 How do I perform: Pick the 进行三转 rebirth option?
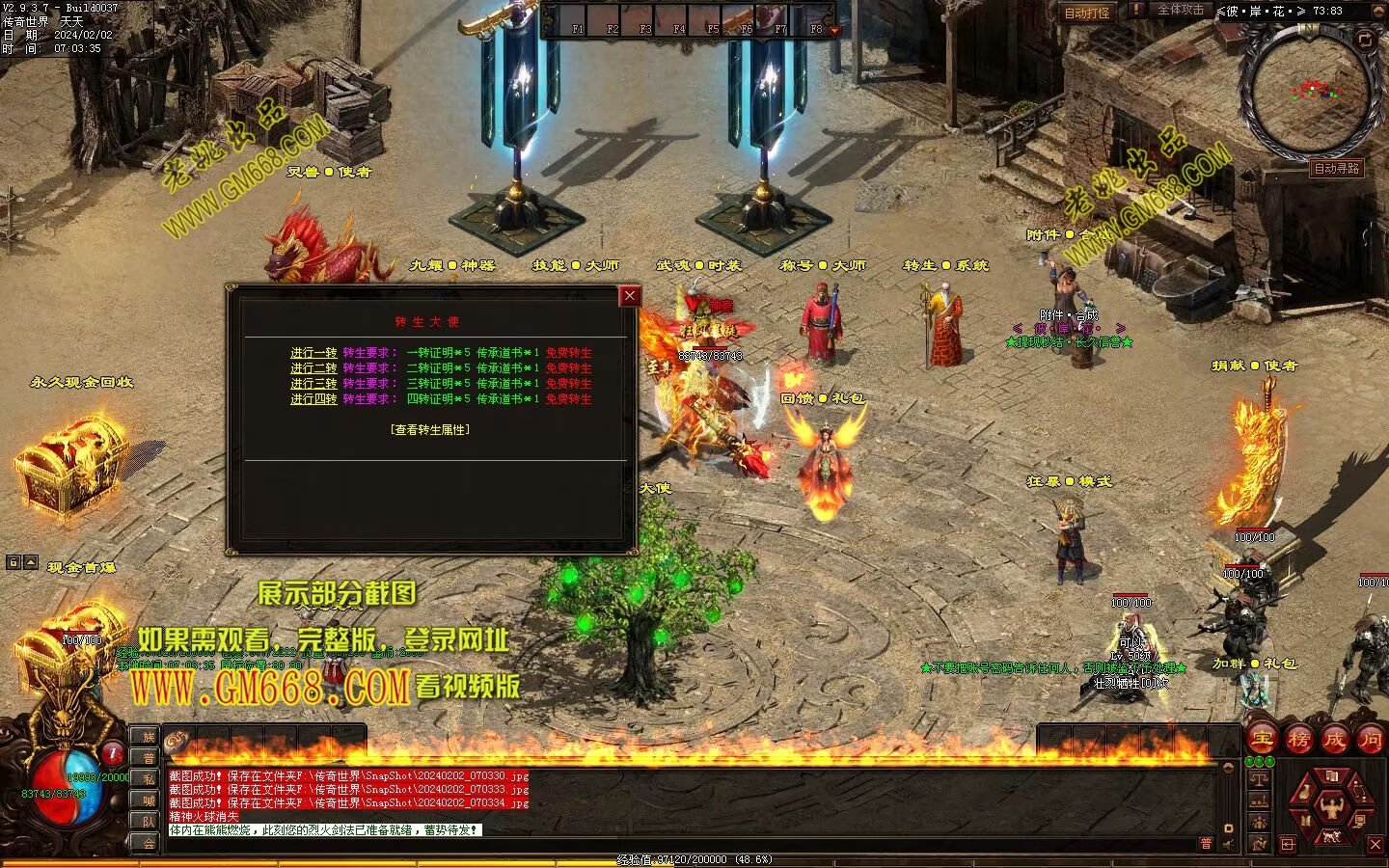pos(313,384)
